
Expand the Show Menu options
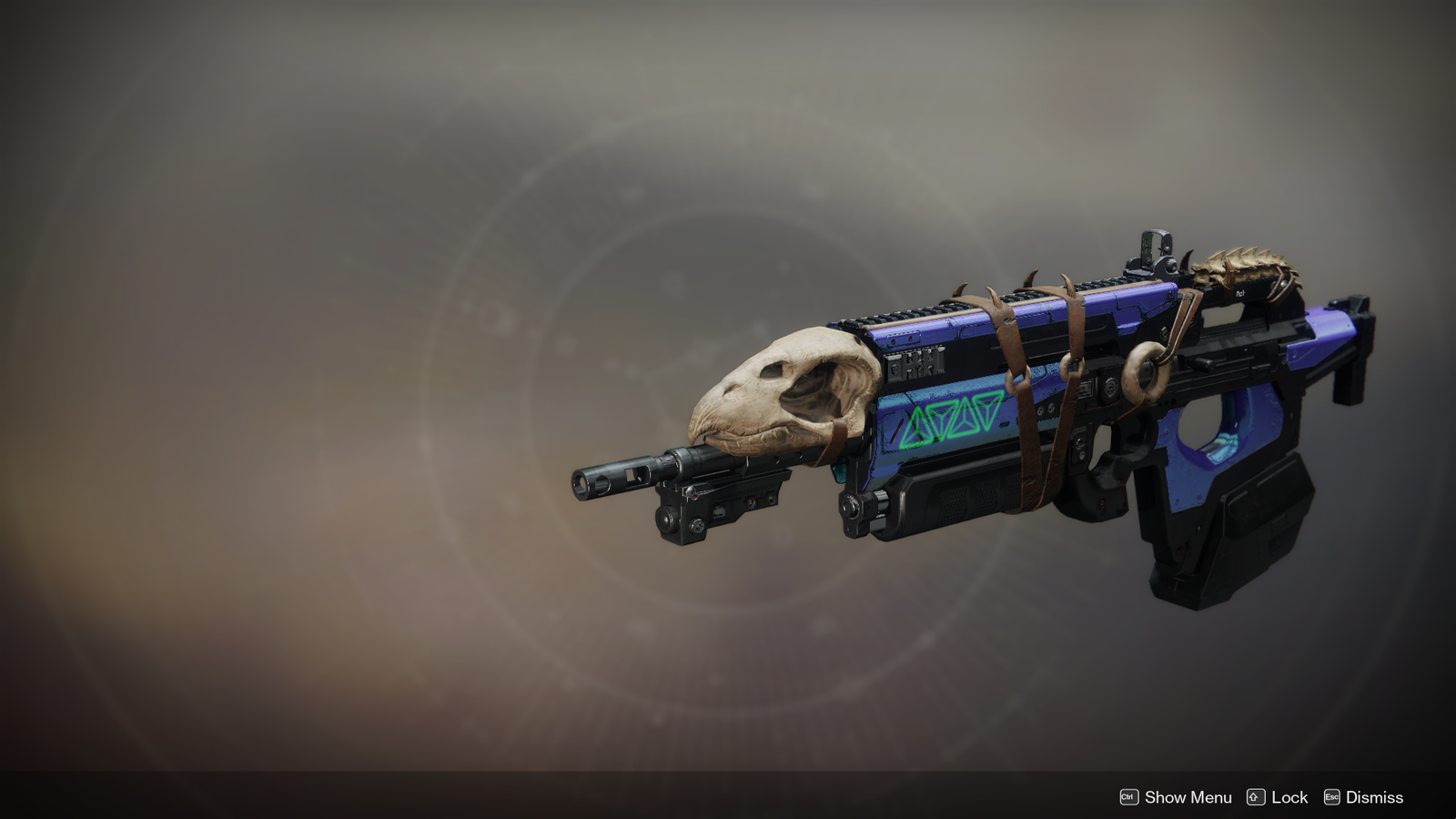coord(1188,797)
